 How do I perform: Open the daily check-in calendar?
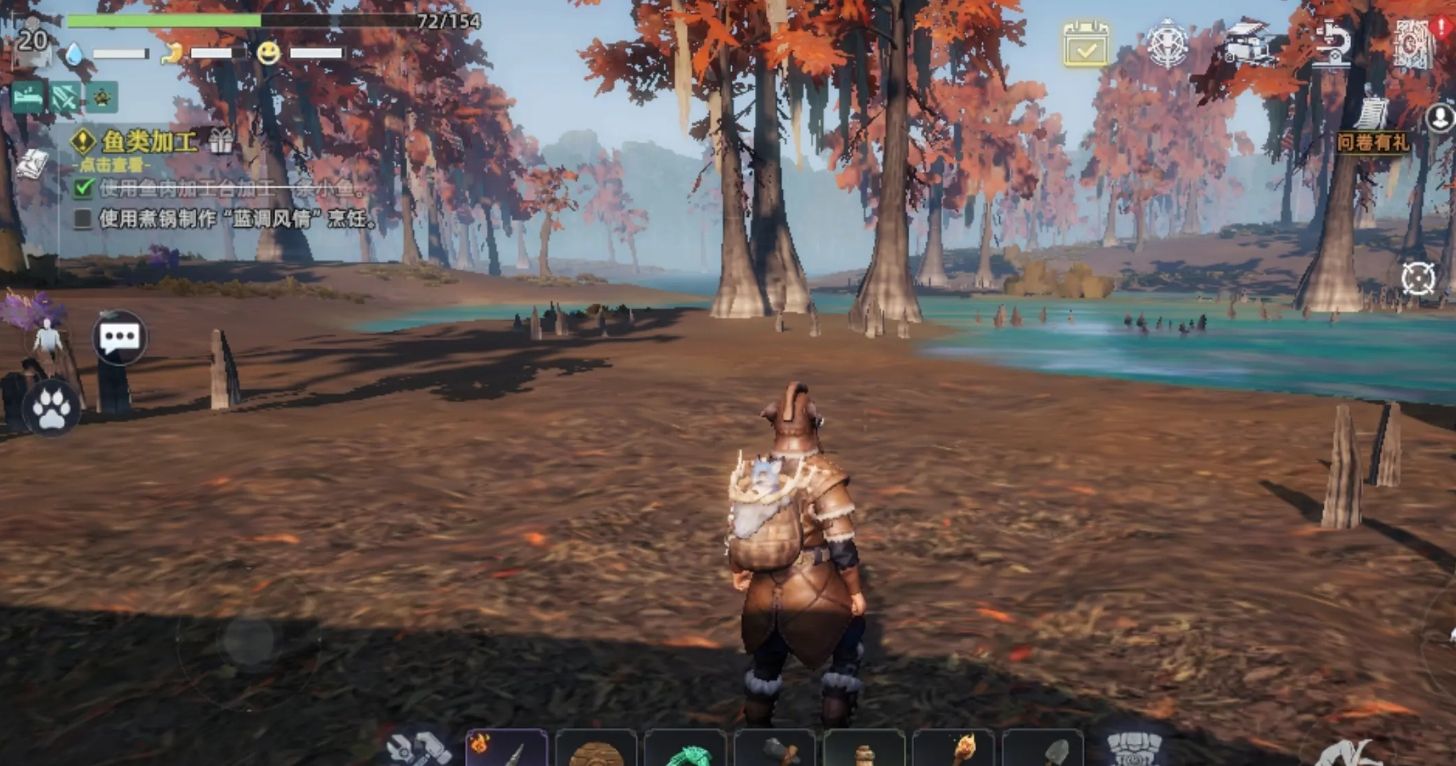click(x=1085, y=44)
